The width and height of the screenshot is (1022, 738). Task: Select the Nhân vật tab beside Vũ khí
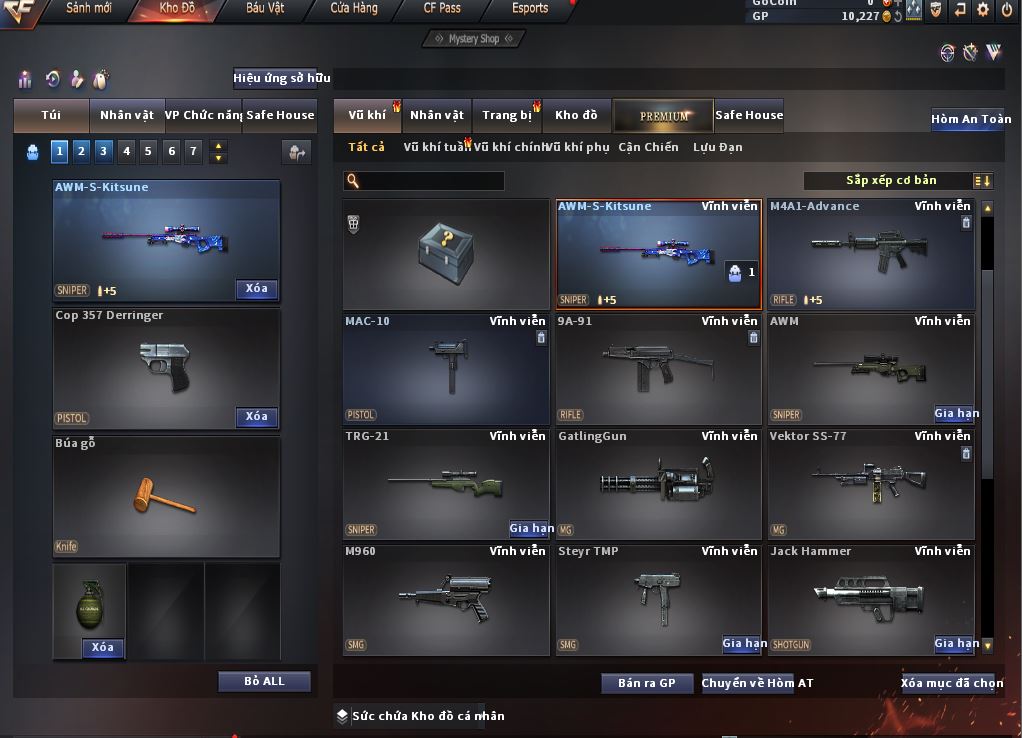click(437, 116)
